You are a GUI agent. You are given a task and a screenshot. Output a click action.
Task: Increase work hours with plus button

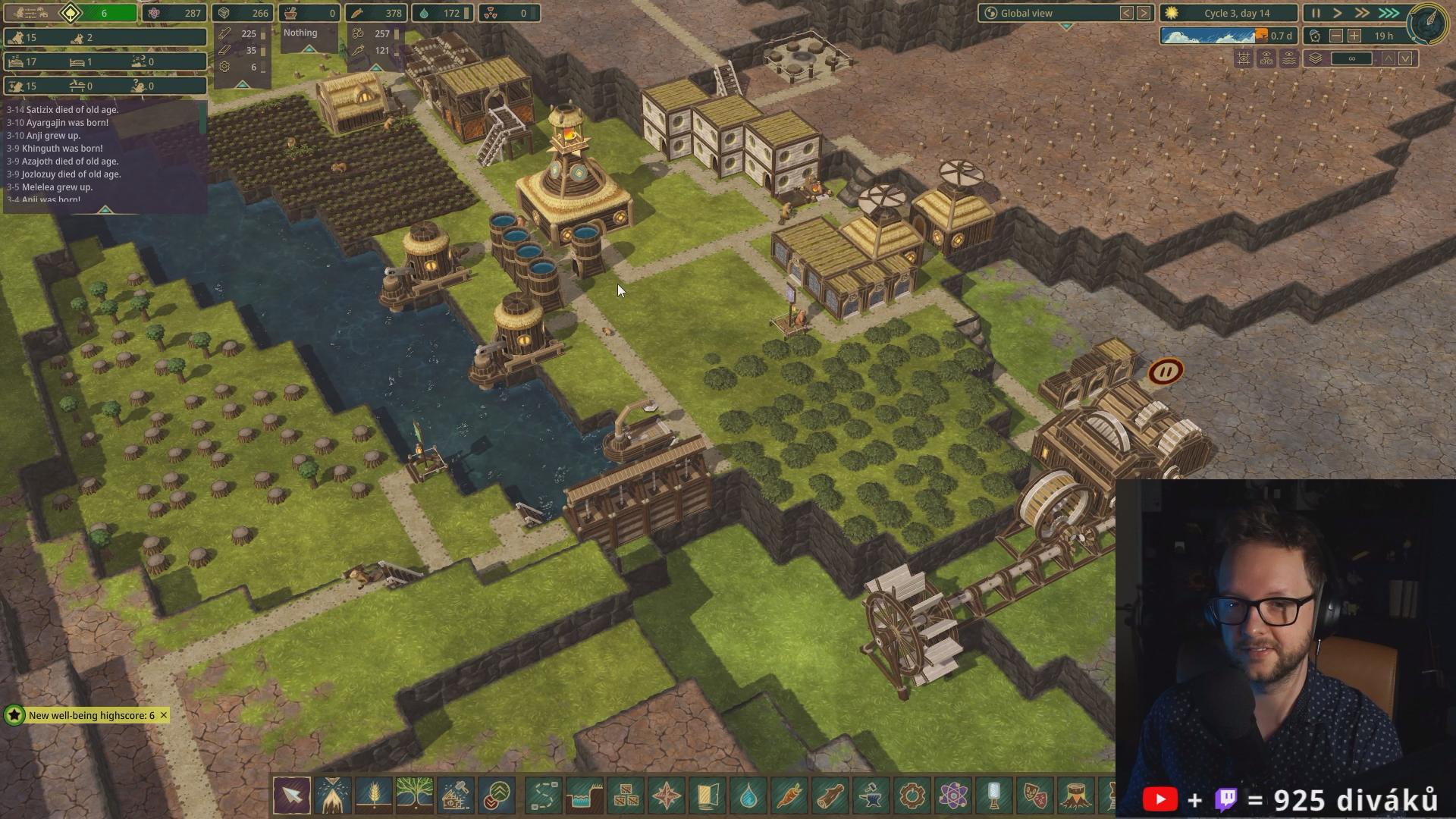tap(1354, 36)
